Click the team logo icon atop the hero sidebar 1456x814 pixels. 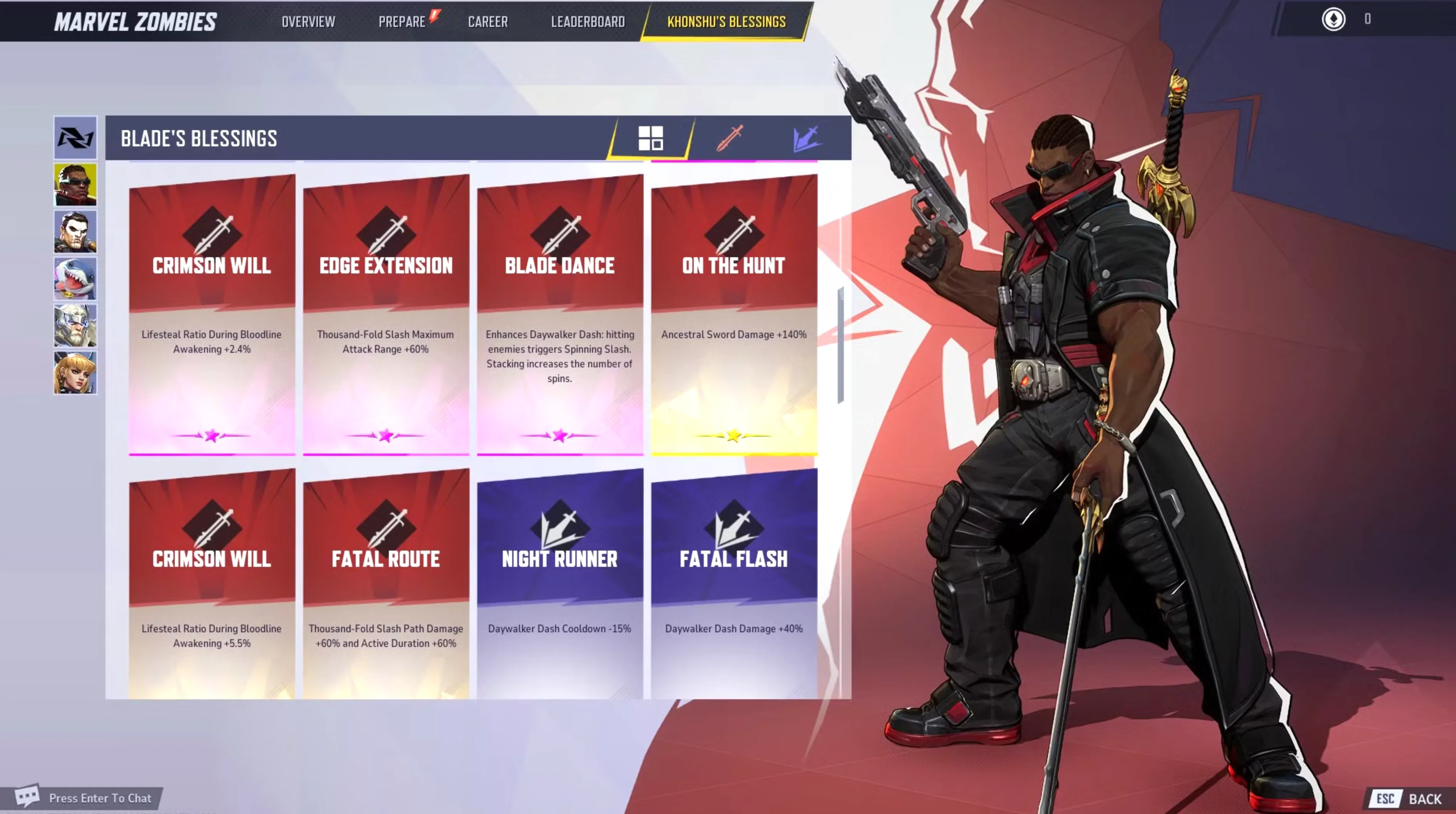pyautogui.click(x=75, y=137)
